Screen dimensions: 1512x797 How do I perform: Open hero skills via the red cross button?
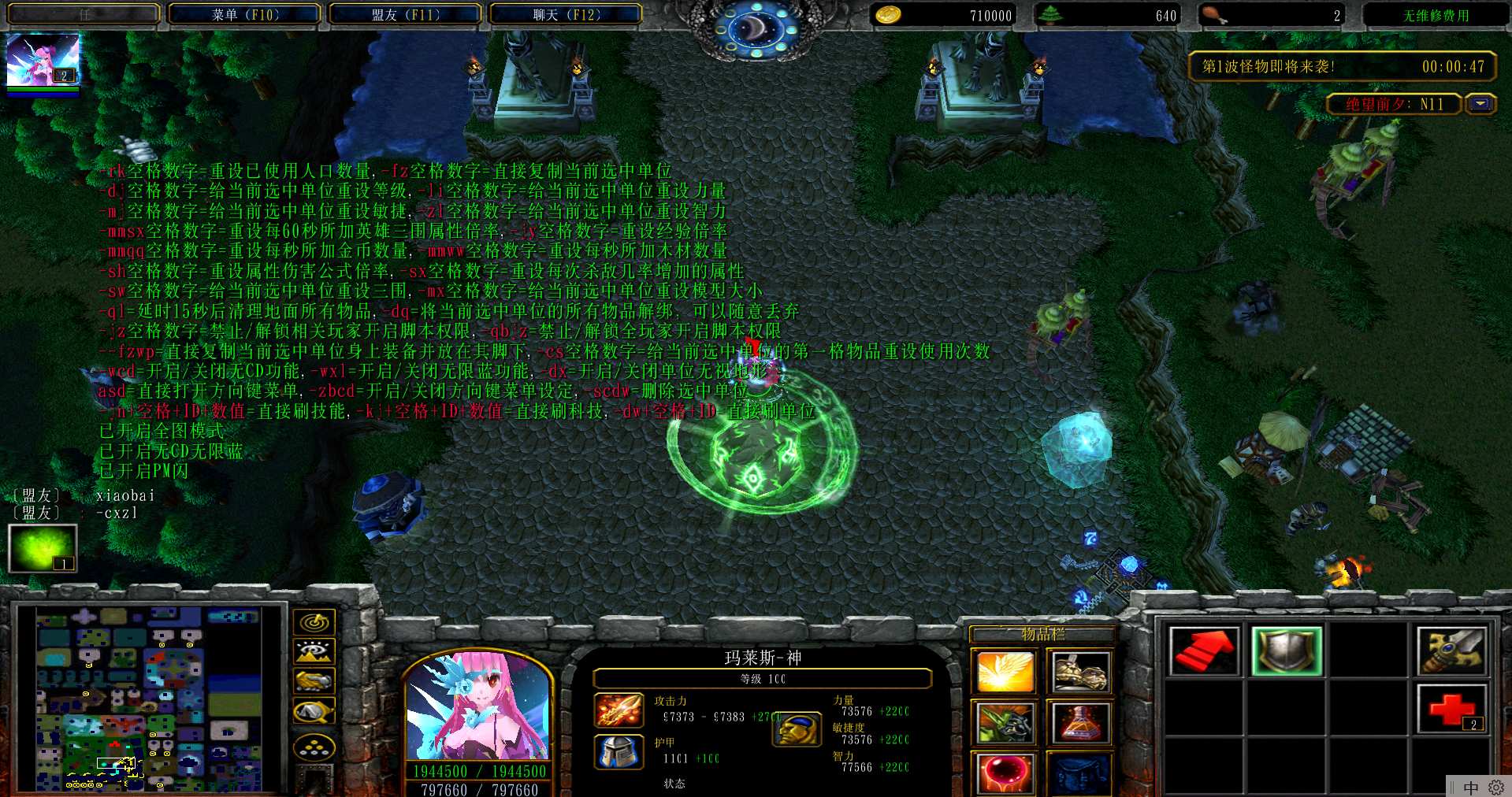click(x=1452, y=707)
